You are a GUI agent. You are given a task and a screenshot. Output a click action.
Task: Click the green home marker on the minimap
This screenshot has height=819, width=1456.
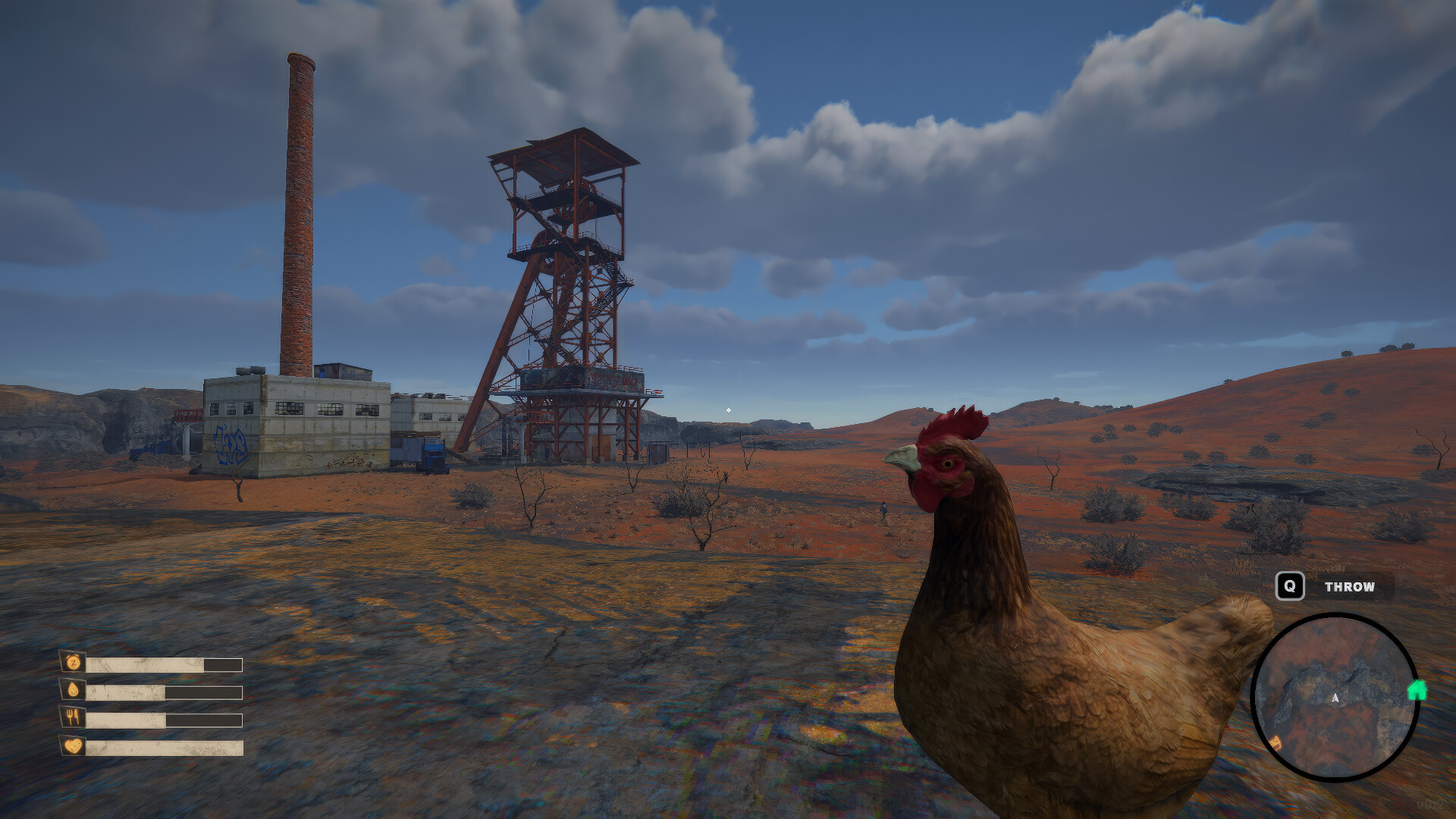[1417, 689]
